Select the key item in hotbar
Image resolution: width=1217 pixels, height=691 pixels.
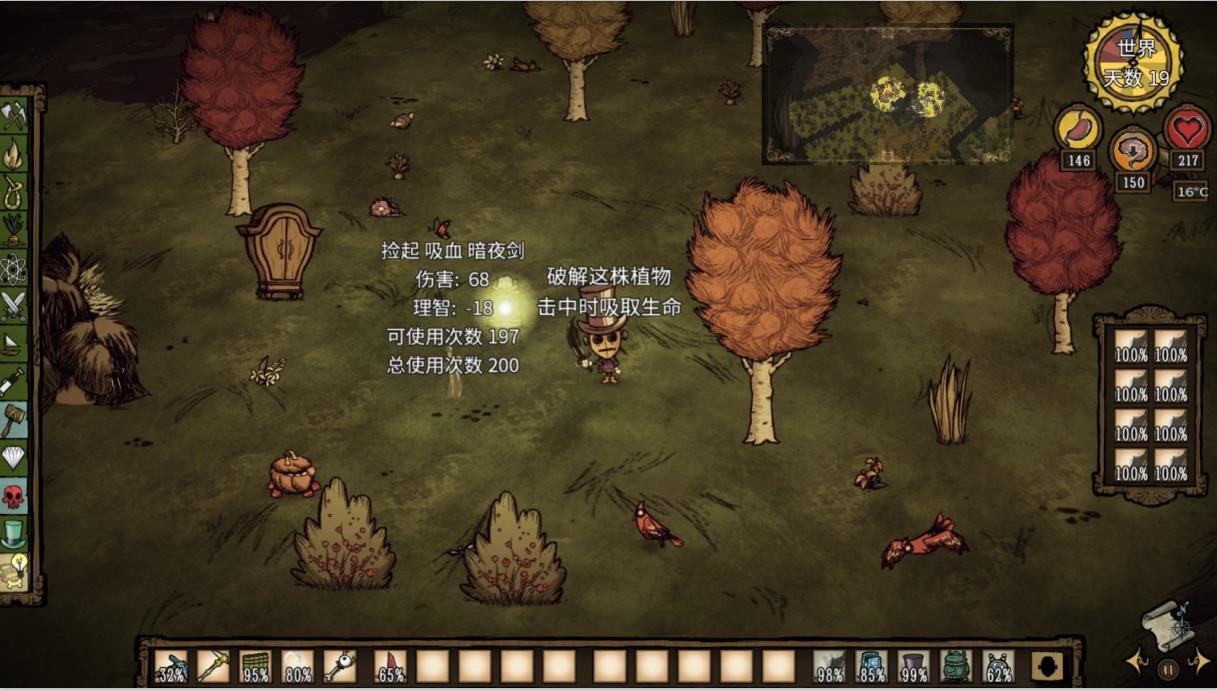340,666
